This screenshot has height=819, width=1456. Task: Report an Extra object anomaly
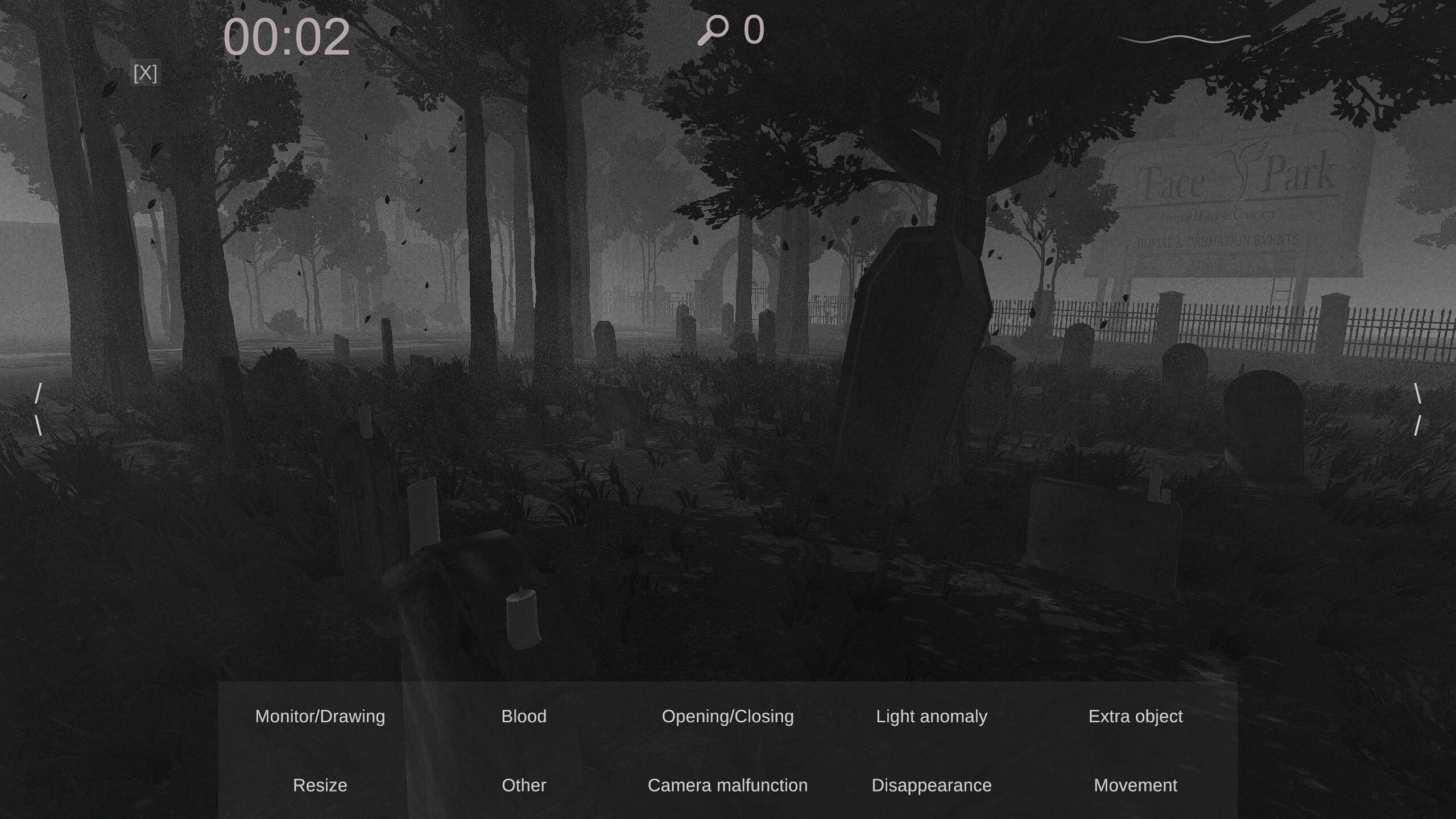1136,716
